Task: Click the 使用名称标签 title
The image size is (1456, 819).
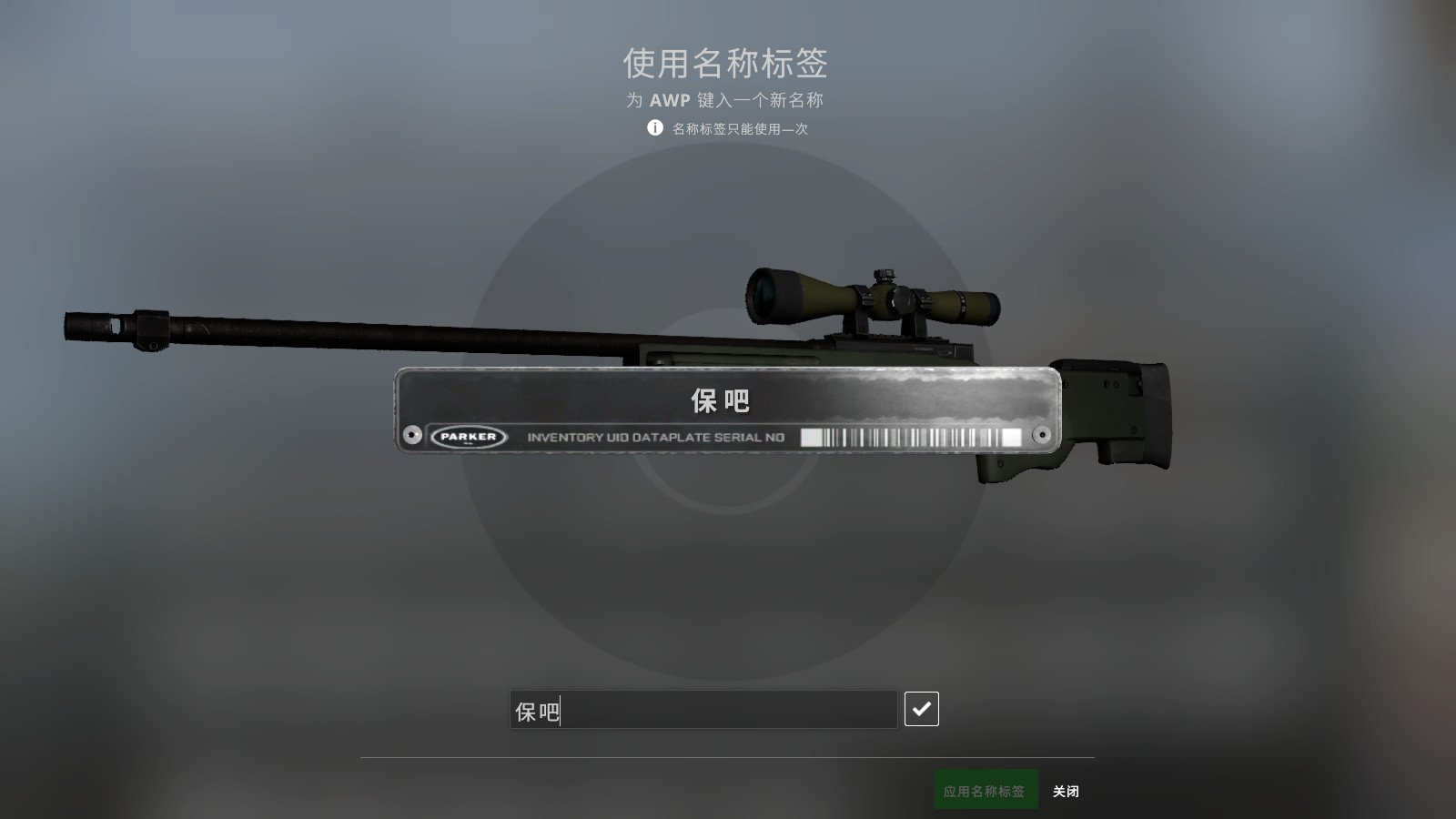Action: pyautogui.click(x=728, y=64)
